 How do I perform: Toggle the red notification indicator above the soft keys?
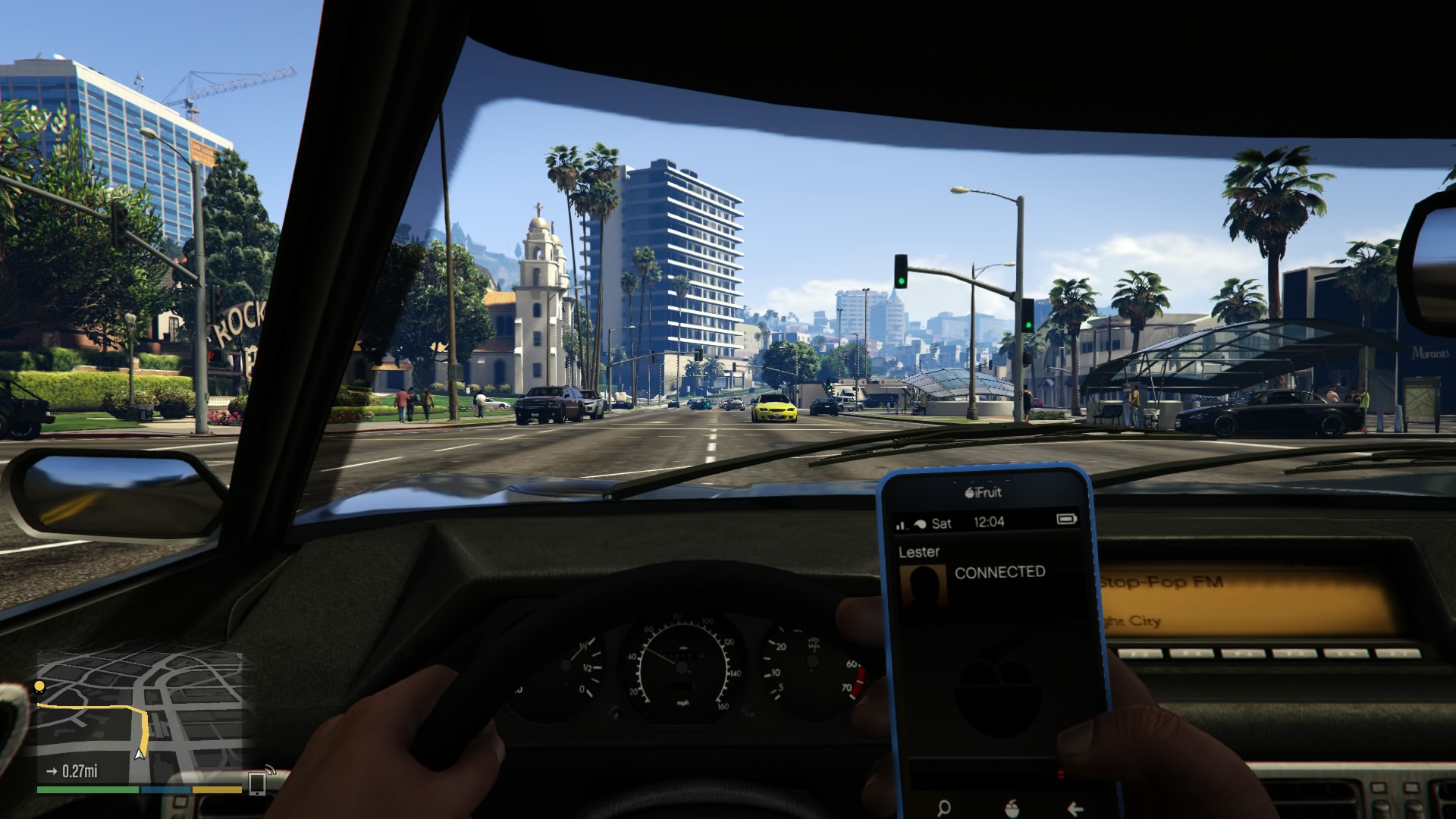point(1061,772)
